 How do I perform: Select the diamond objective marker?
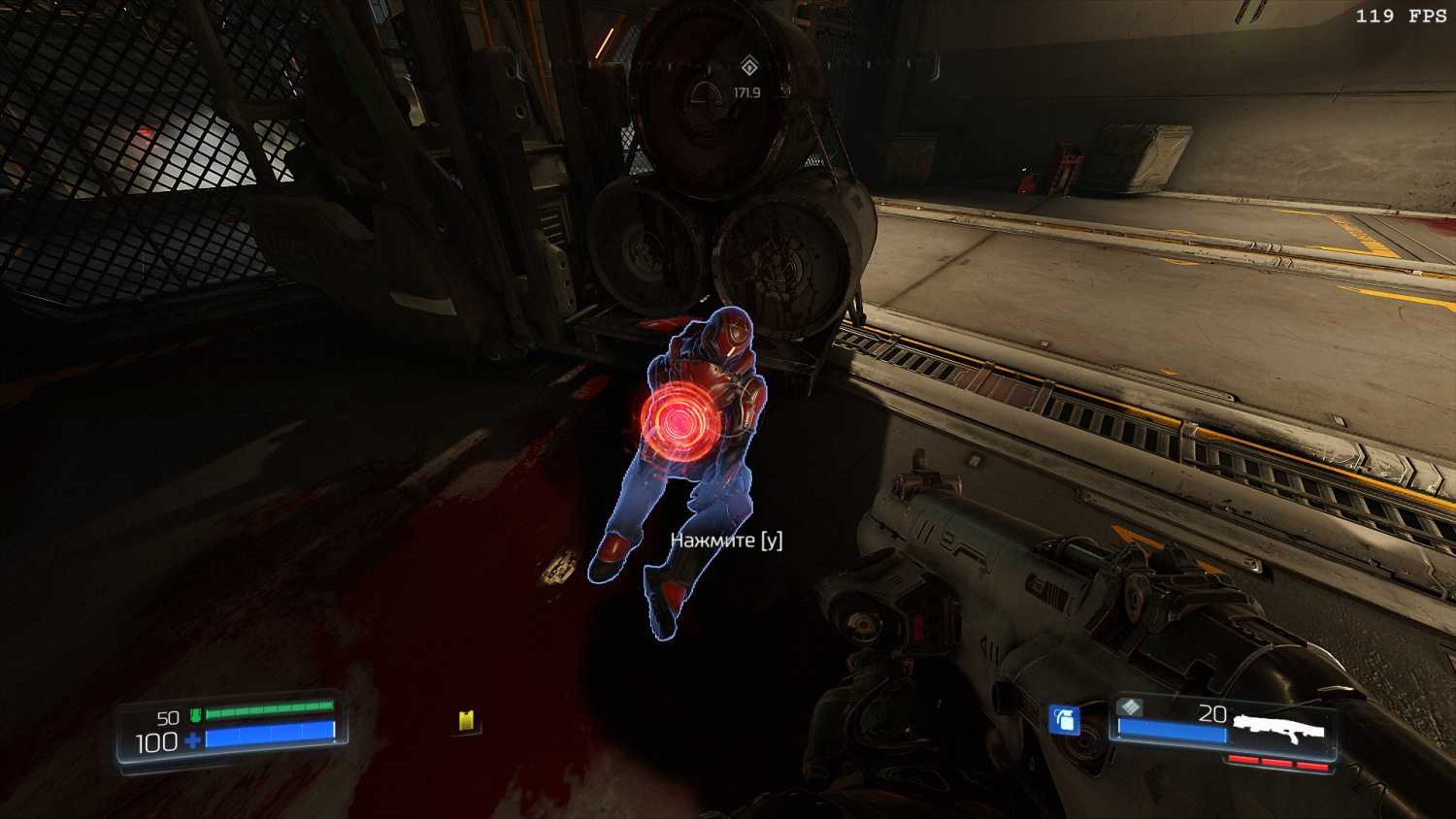tap(747, 66)
